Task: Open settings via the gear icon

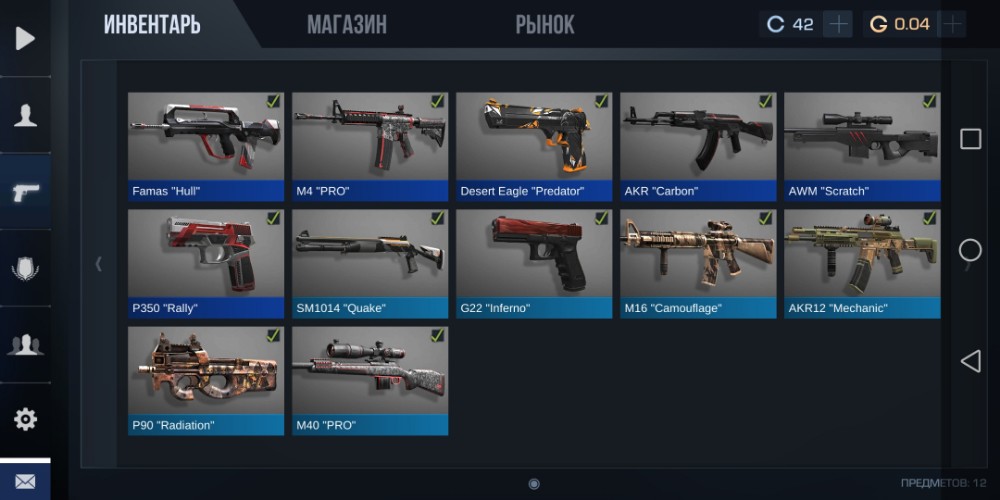Action: [25, 419]
